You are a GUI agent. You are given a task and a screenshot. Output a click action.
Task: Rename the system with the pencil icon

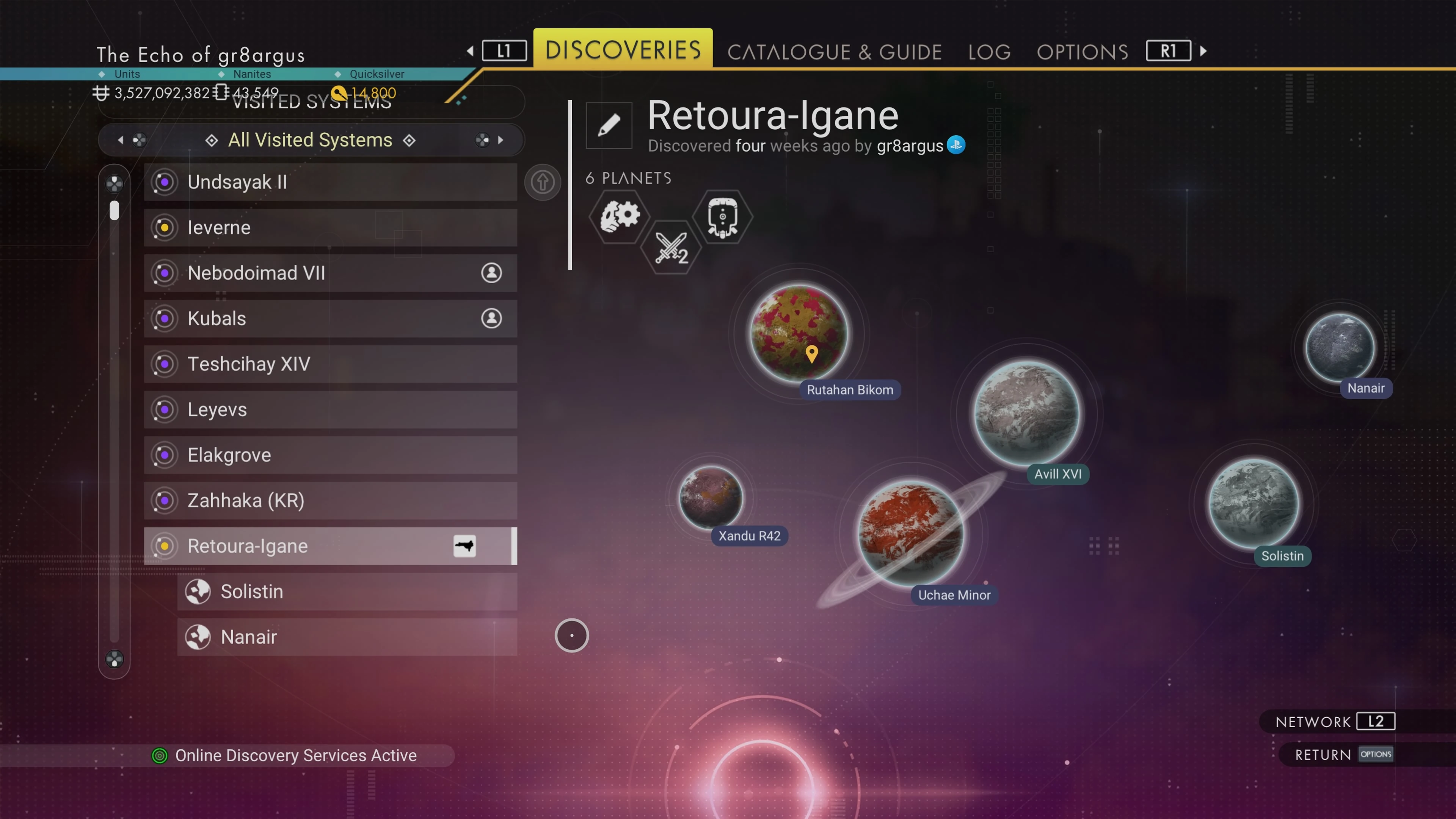(609, 126)
